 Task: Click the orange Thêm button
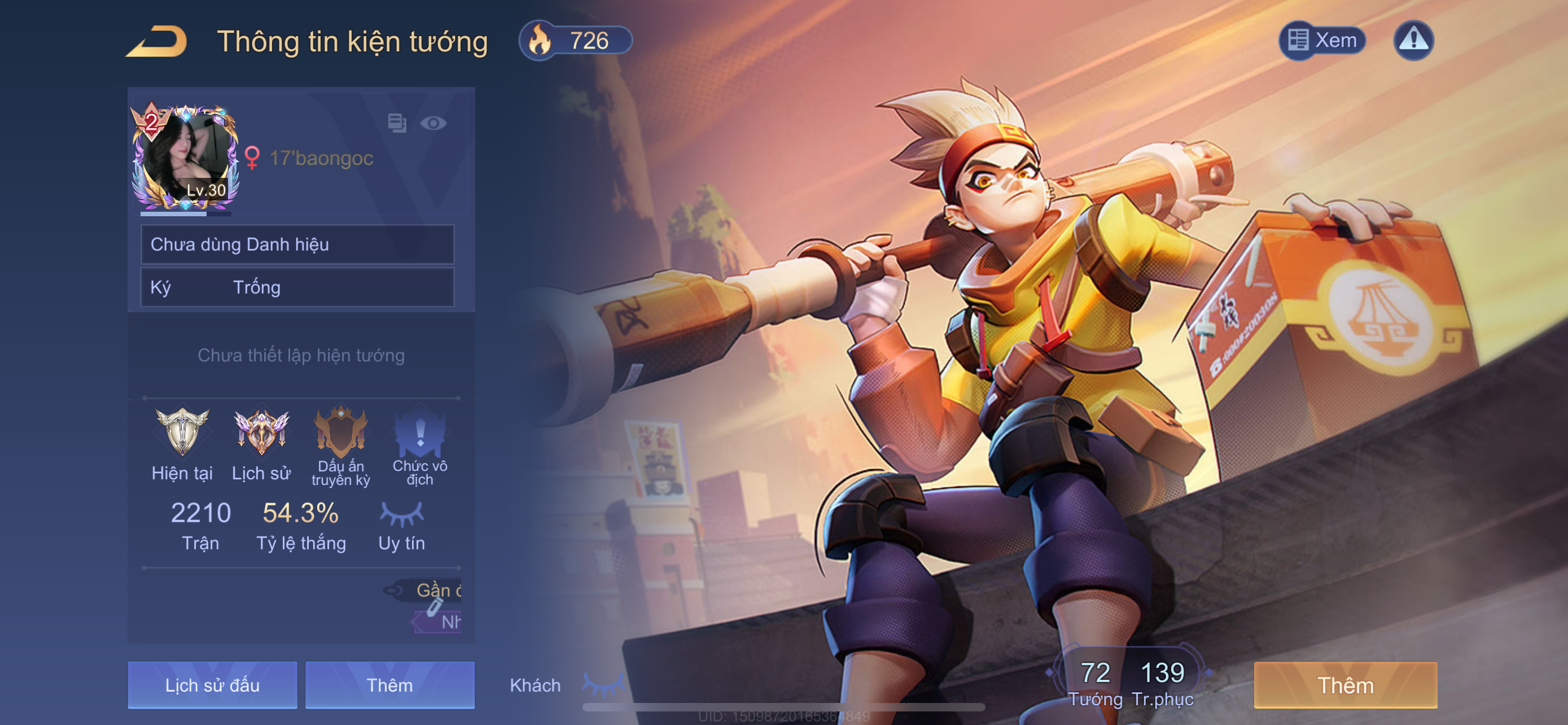pos(1345,685)
